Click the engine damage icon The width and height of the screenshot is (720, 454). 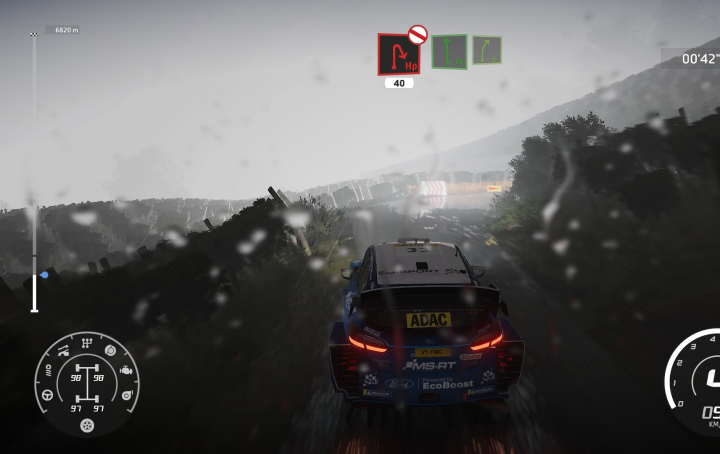pos(126,371)
